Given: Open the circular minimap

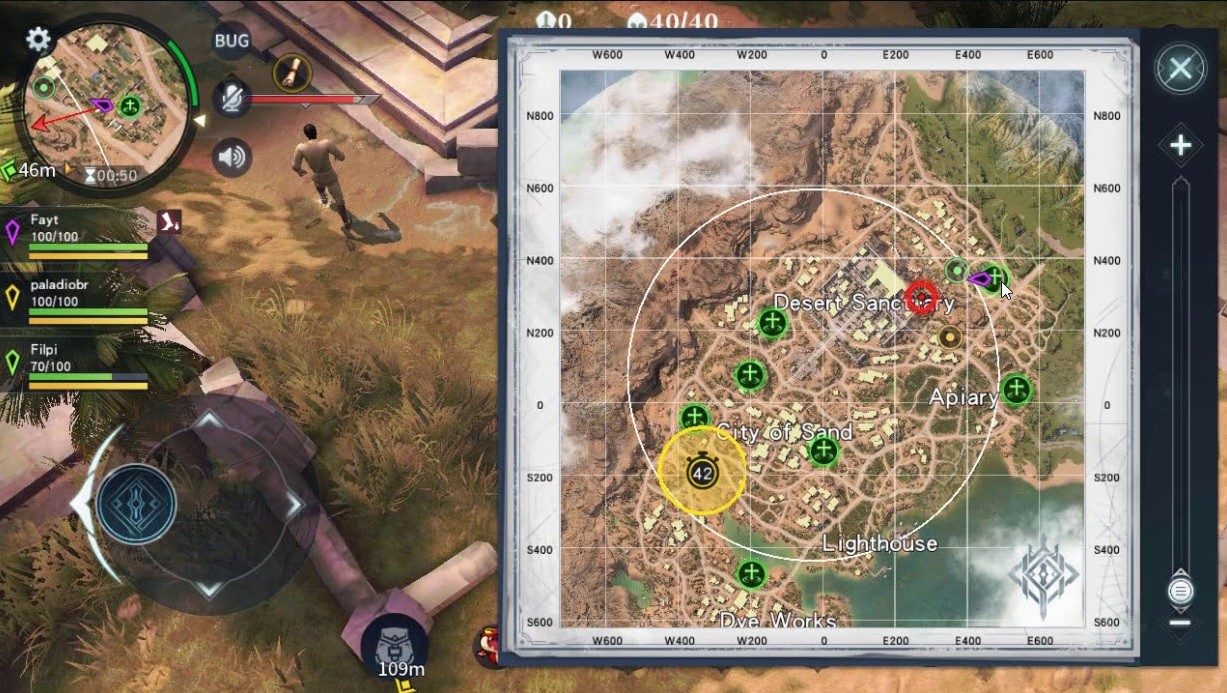Looking at the screenshot, I should click(x=105, y=100).
